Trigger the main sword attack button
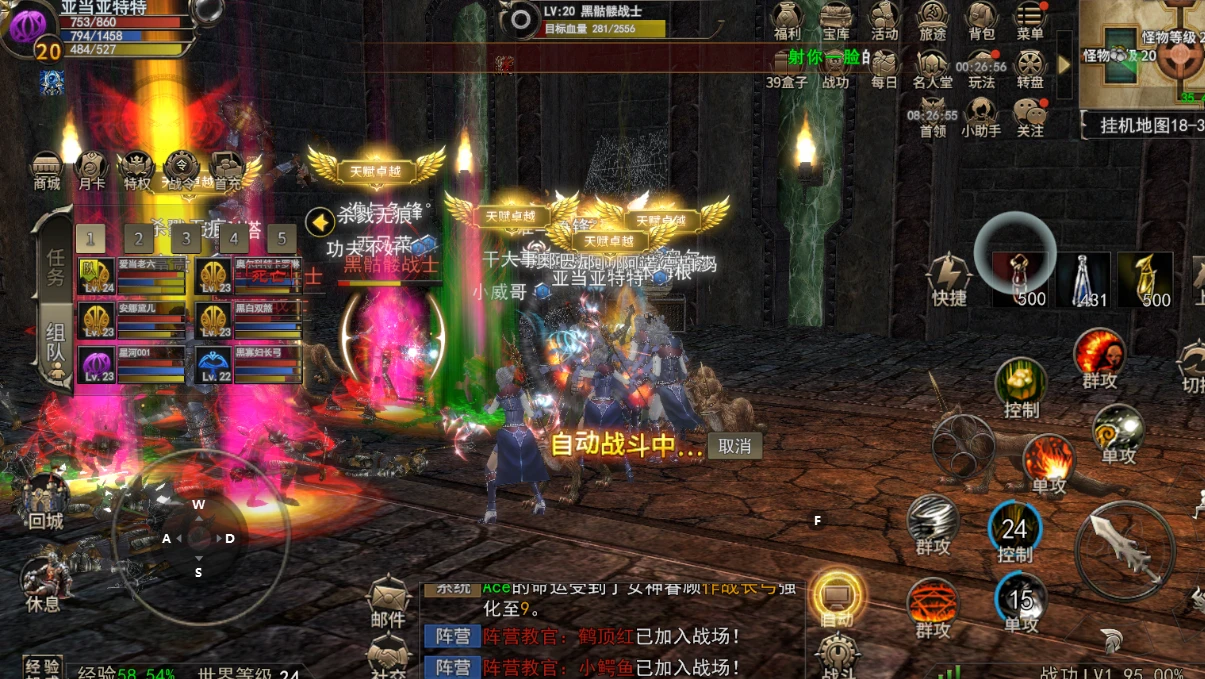This screenshot has width=1205, height=679. pyautogui.click(x=1124, y=548)
